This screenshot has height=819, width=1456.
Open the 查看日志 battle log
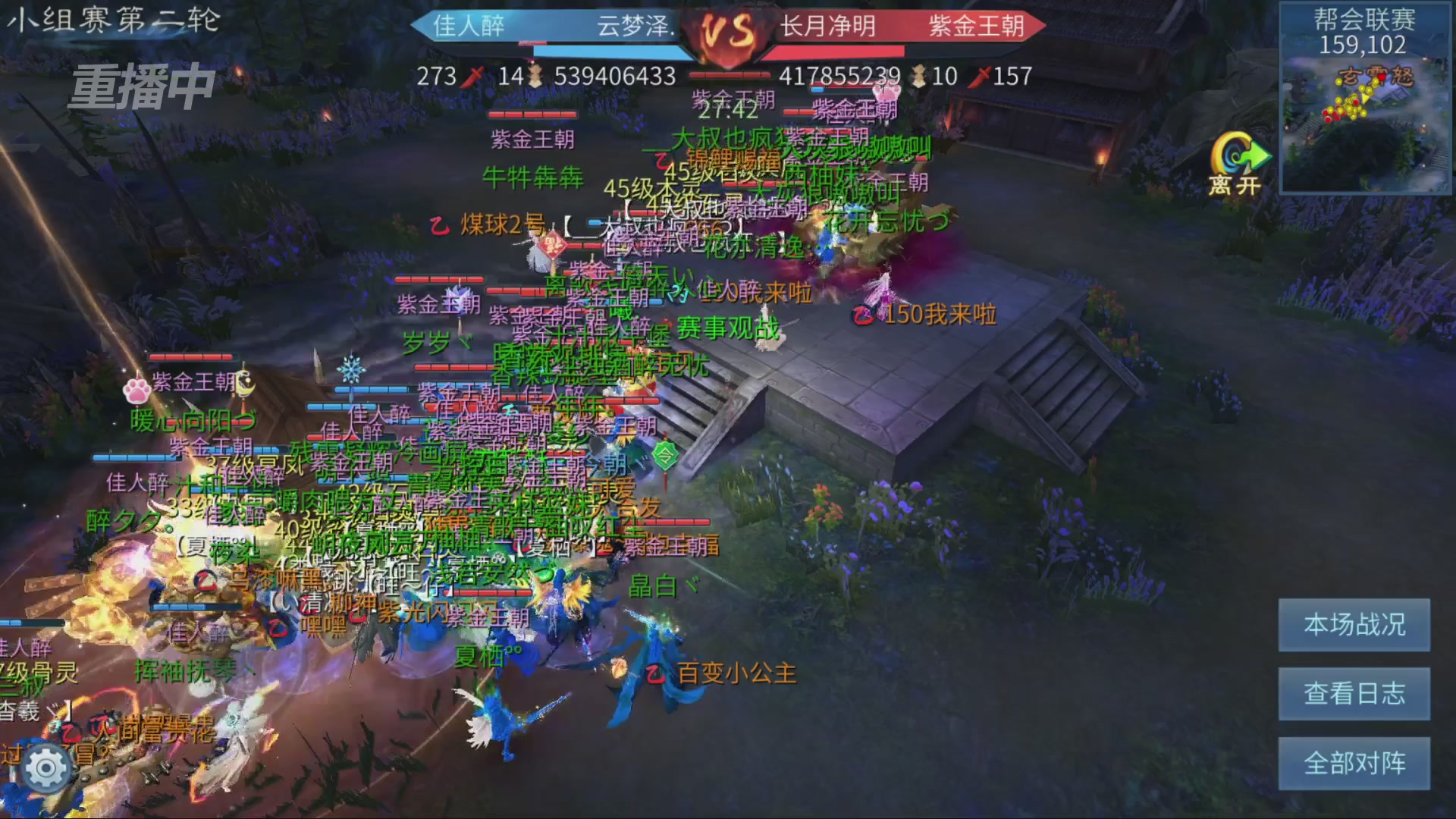pyautogui.click(x=1355, y=694)
